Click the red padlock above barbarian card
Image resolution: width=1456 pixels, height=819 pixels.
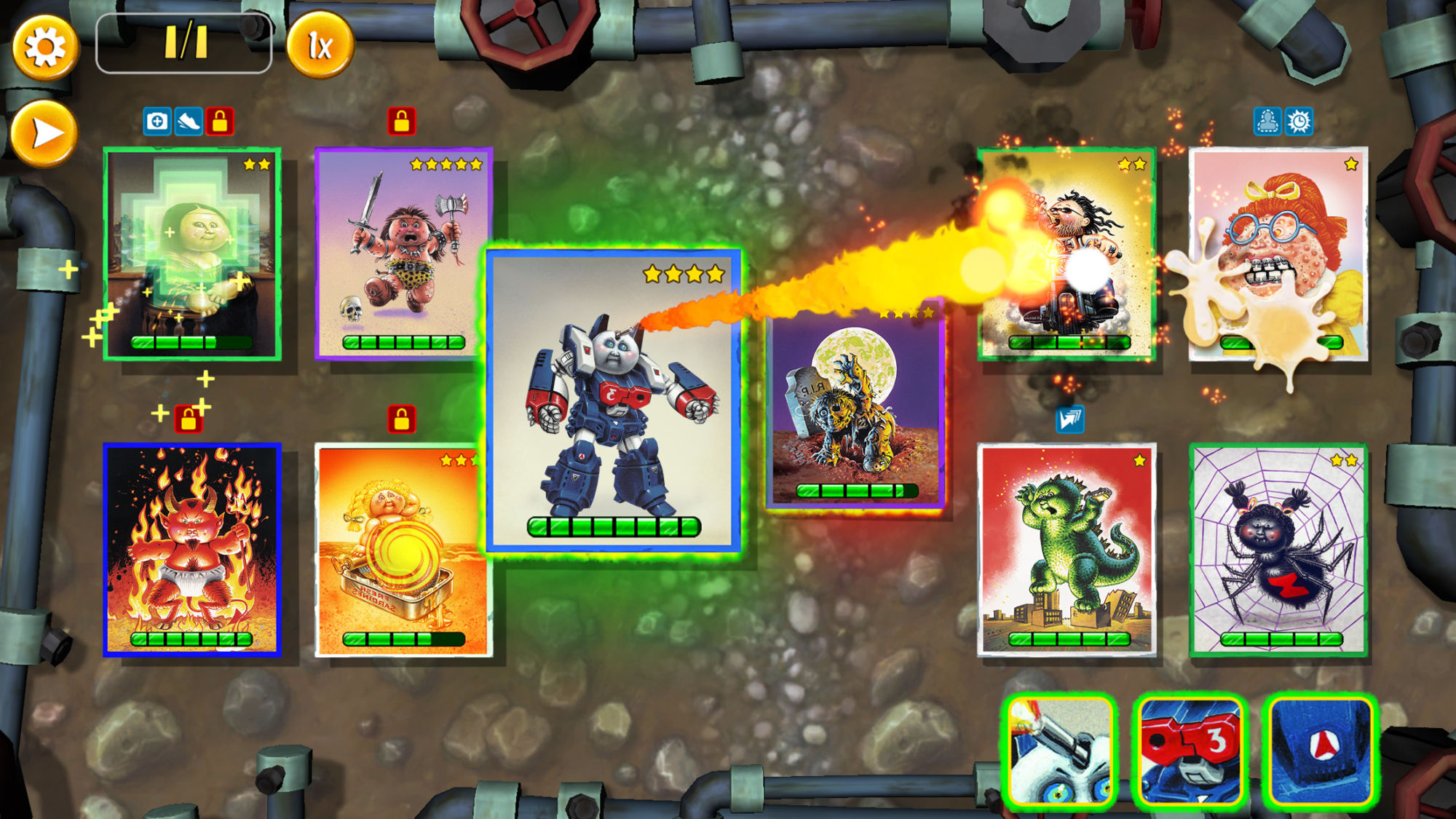click(401, 122)
